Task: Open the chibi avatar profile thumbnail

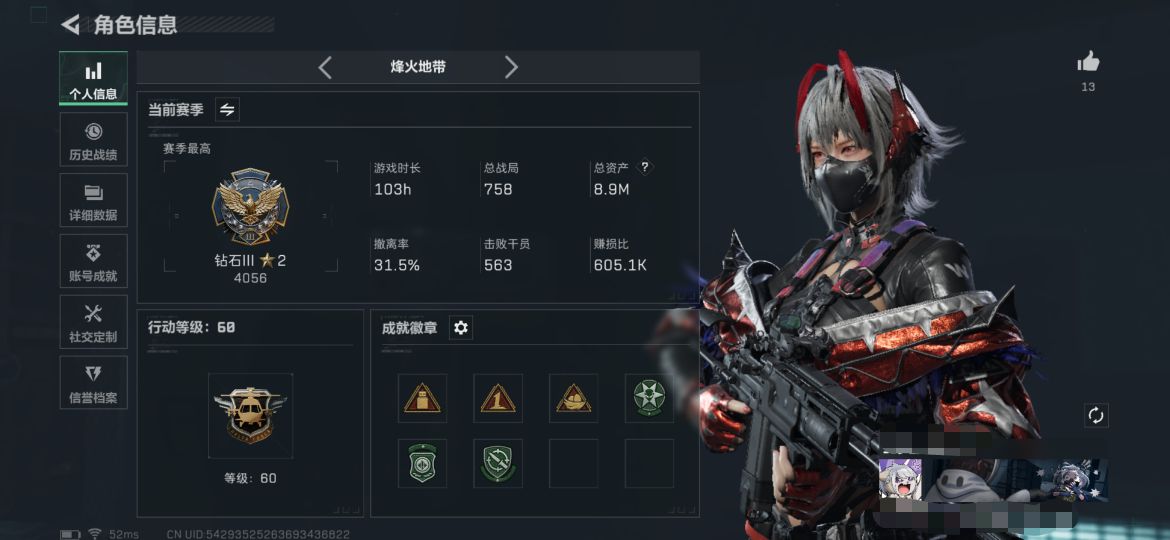Action: (900, 479)
